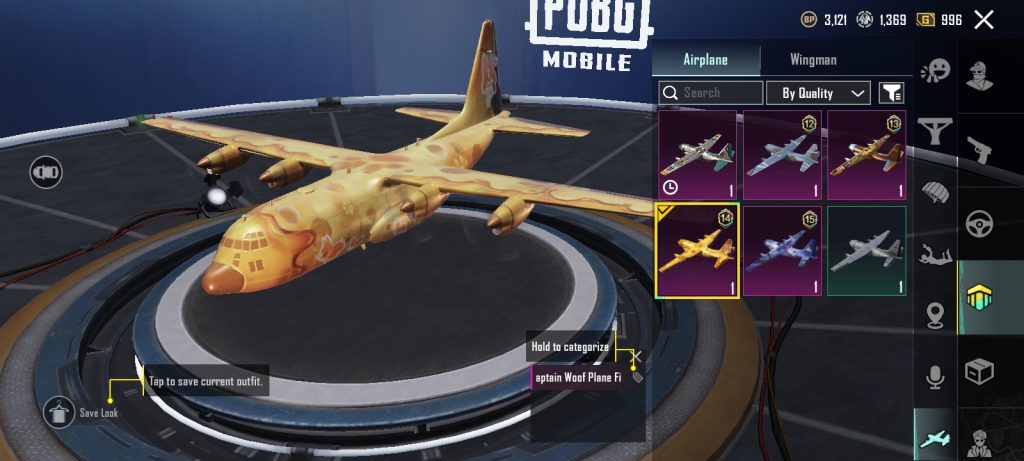Select the equipped yellow airplane numbered 14
This screenshot has height=461, width=1024.
click(697, 251)
